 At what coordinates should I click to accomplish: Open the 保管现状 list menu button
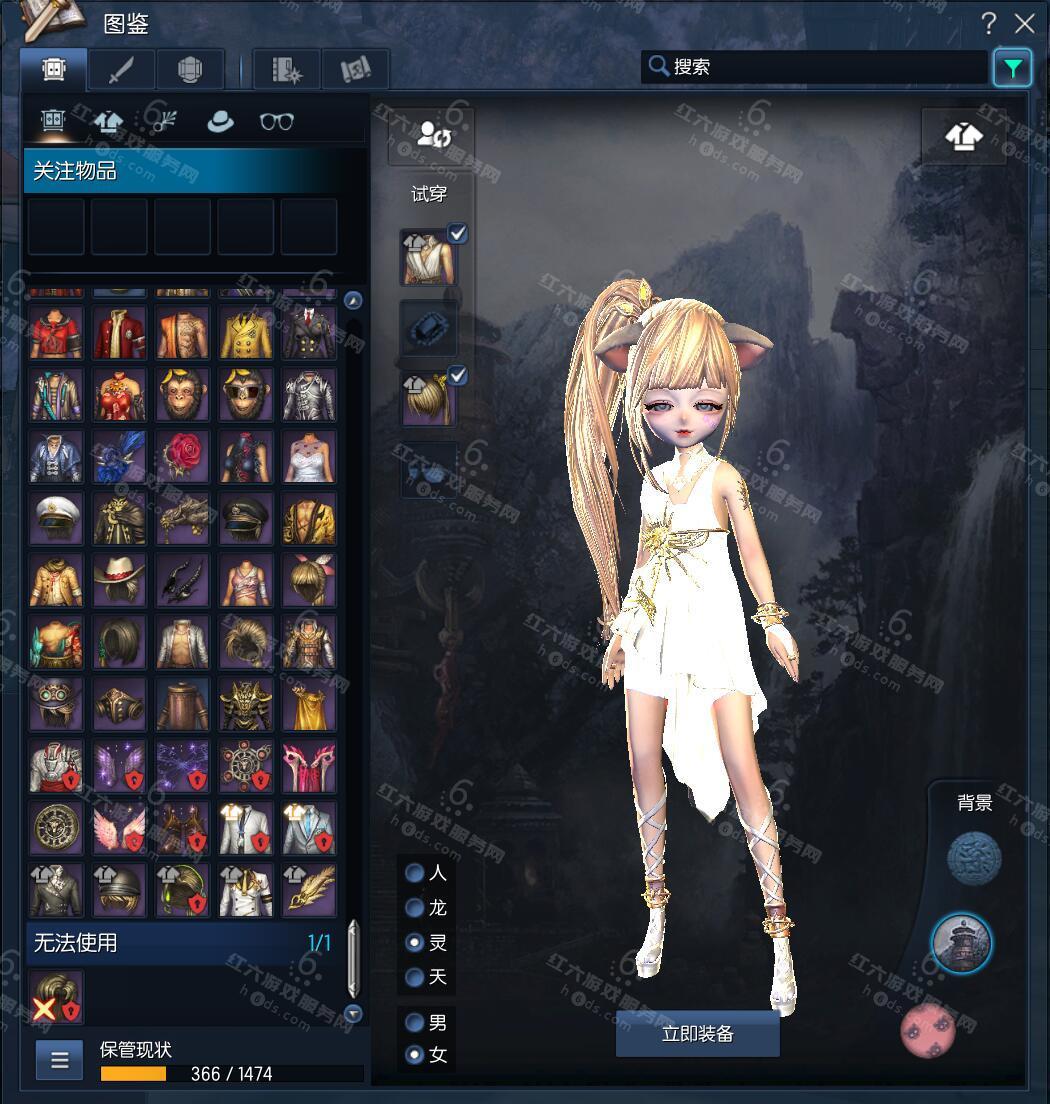(59, 1060)
